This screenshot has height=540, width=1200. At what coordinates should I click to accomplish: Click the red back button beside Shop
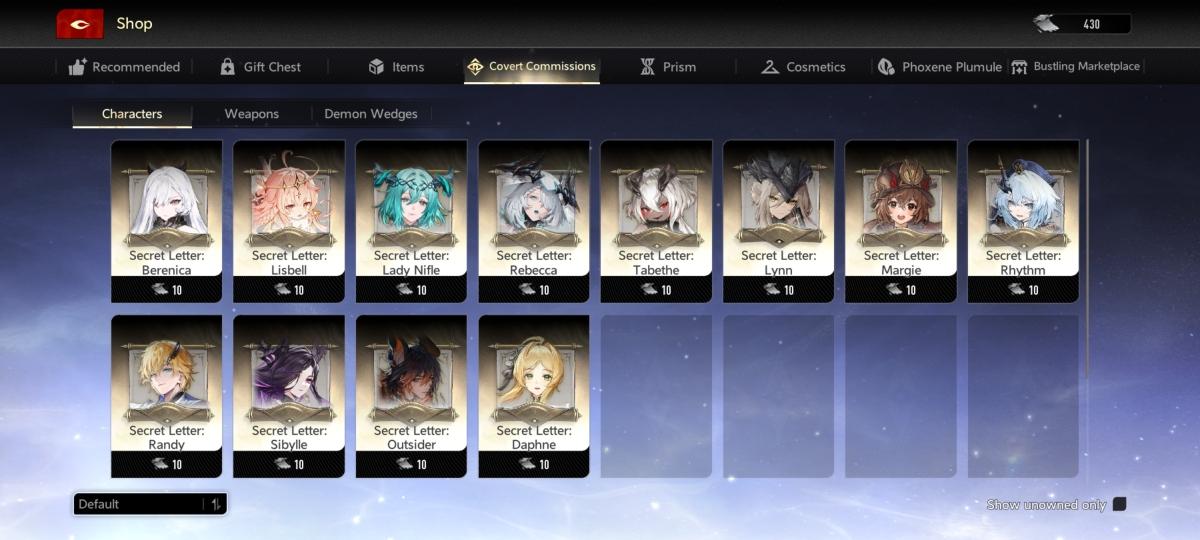coord(79,24)
